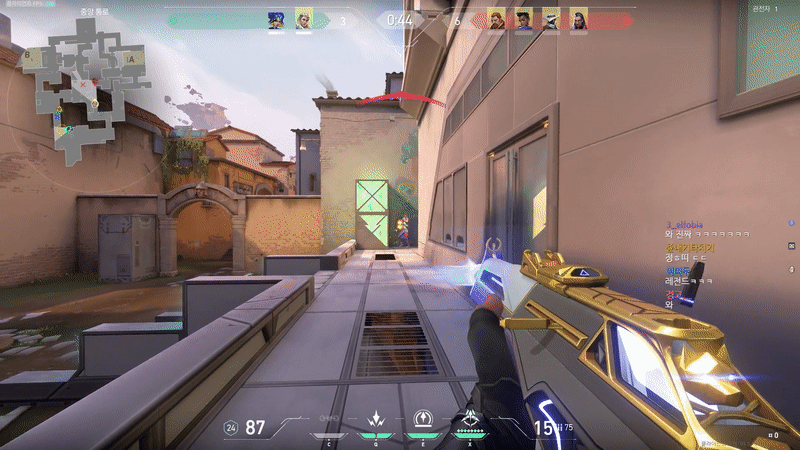The width and height of the screenshot is (800, 450).
Task: Activate the Tailwind dash ability icon
Action: [x=422, y=419]
